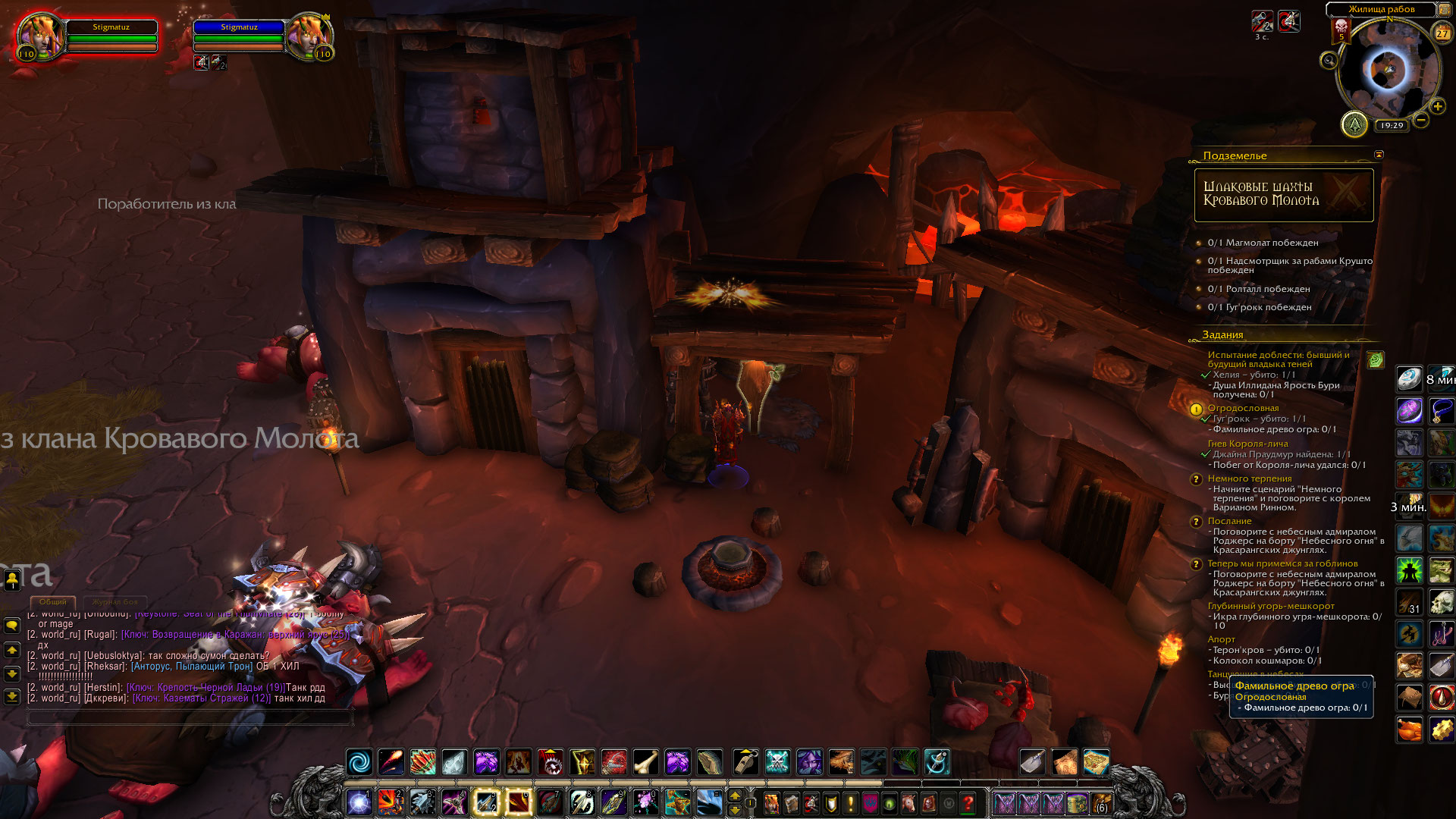This screenshot has width=1456, height=819.
Task: Open the quest log exclamation mark button
Action: [850, 803]
